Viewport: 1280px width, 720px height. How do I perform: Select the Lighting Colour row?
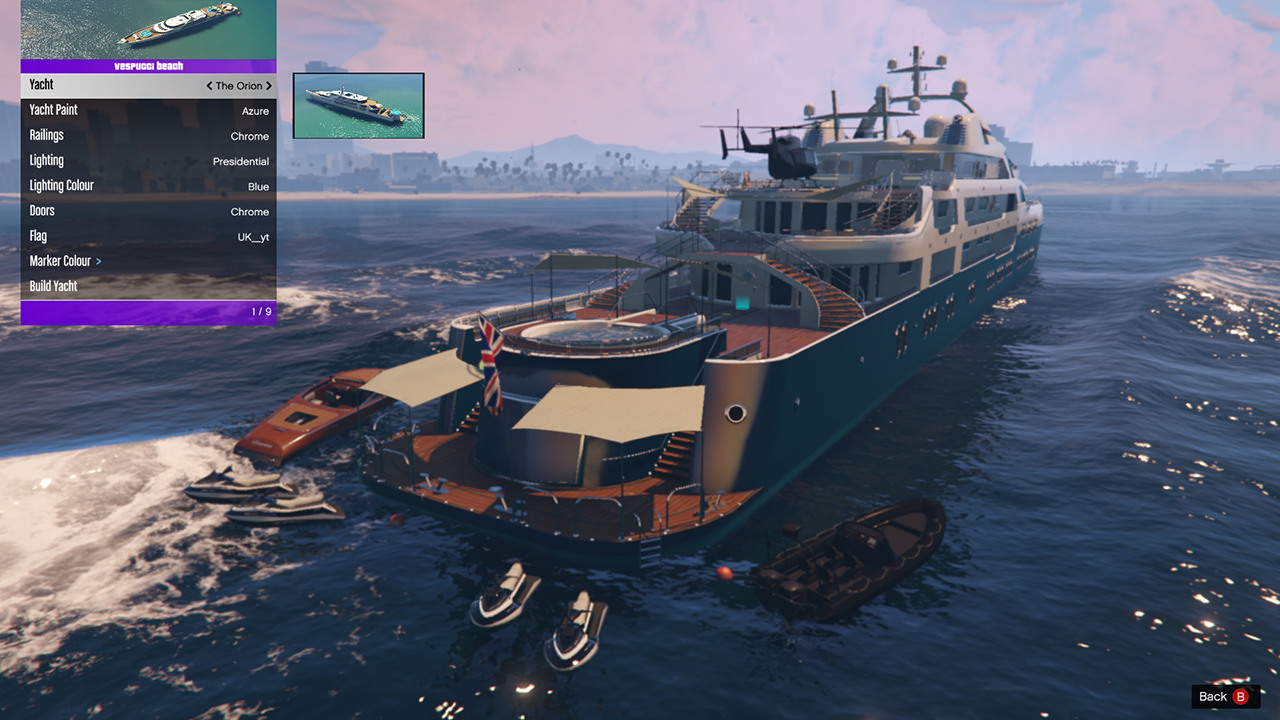click(148, 186)
